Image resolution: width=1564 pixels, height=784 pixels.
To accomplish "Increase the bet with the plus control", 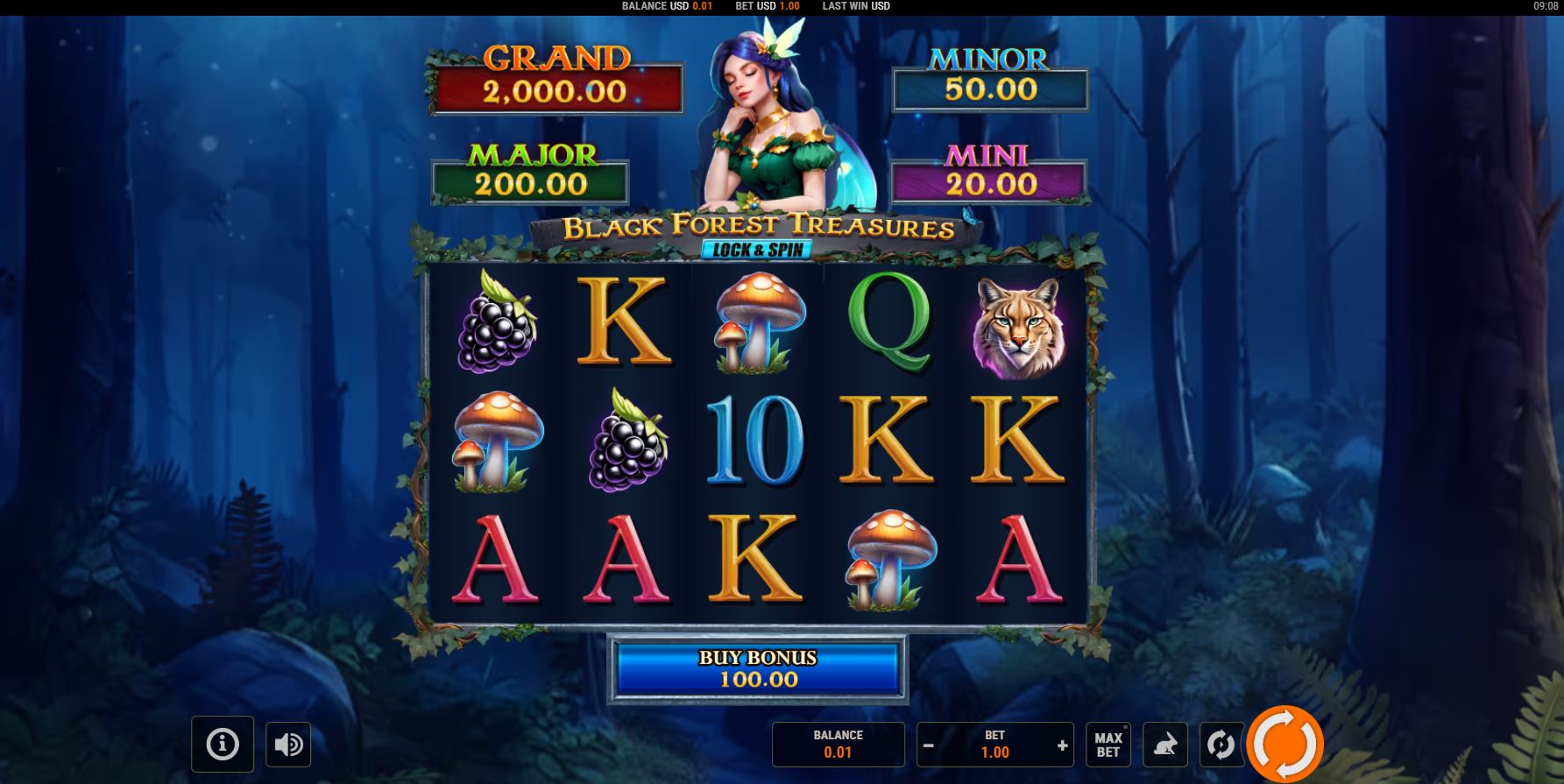I will point(1063,745).
